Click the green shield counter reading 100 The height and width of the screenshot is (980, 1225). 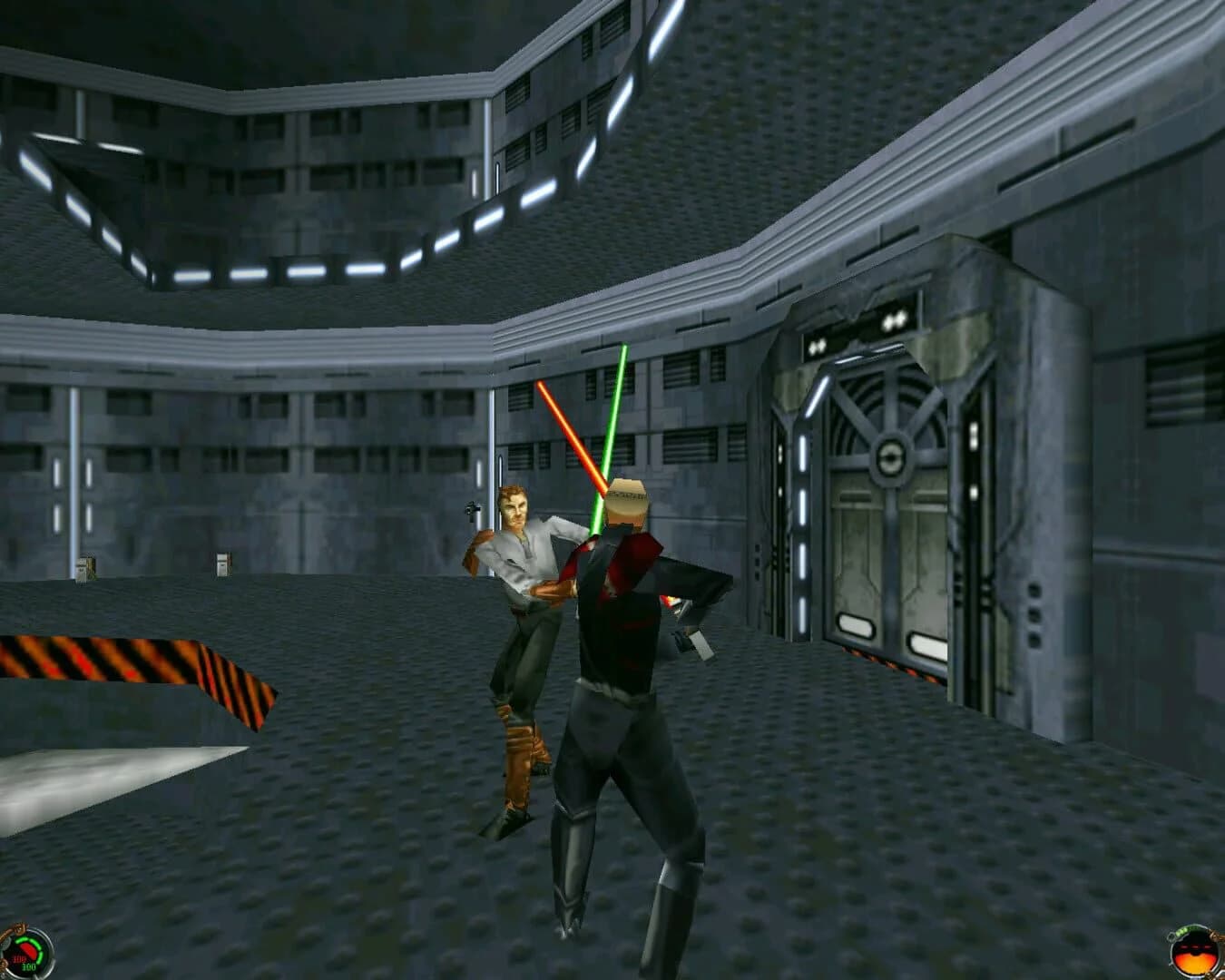[28, 966]
